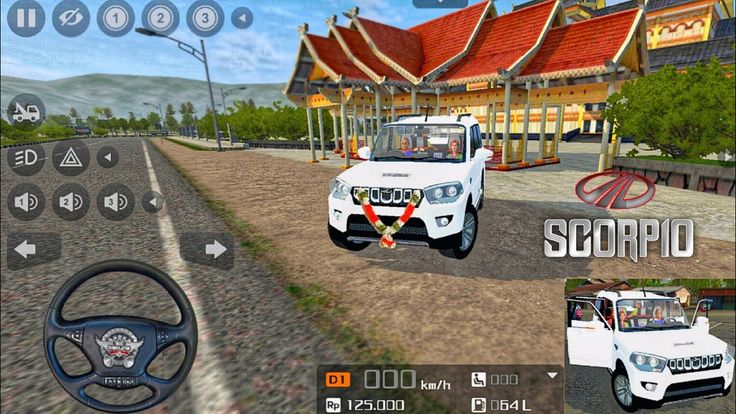736x414 pixels.
Task: Steer right with the right arrow button
Action: [214, 249]
